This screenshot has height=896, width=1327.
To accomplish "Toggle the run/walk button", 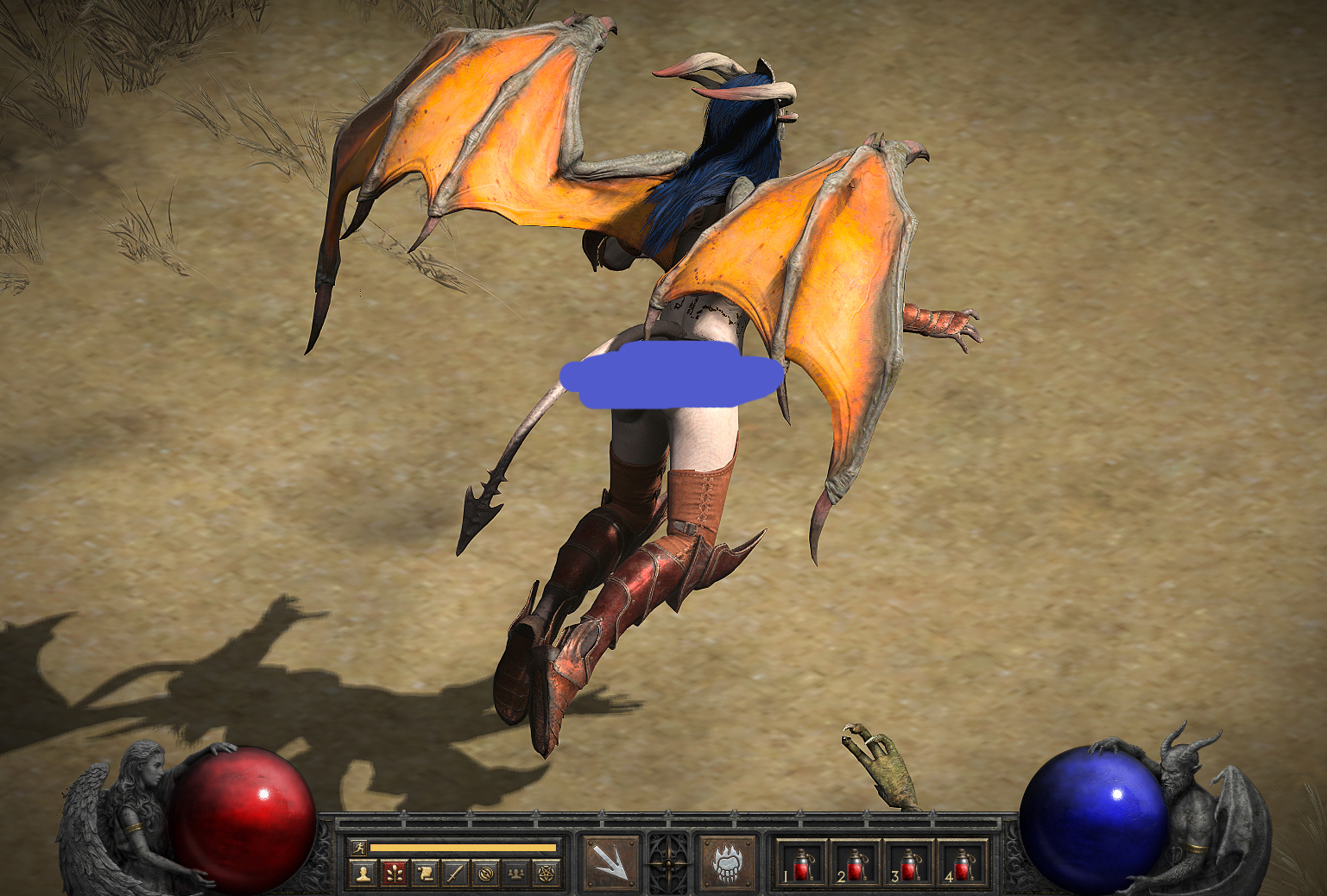I will point(361,848).
